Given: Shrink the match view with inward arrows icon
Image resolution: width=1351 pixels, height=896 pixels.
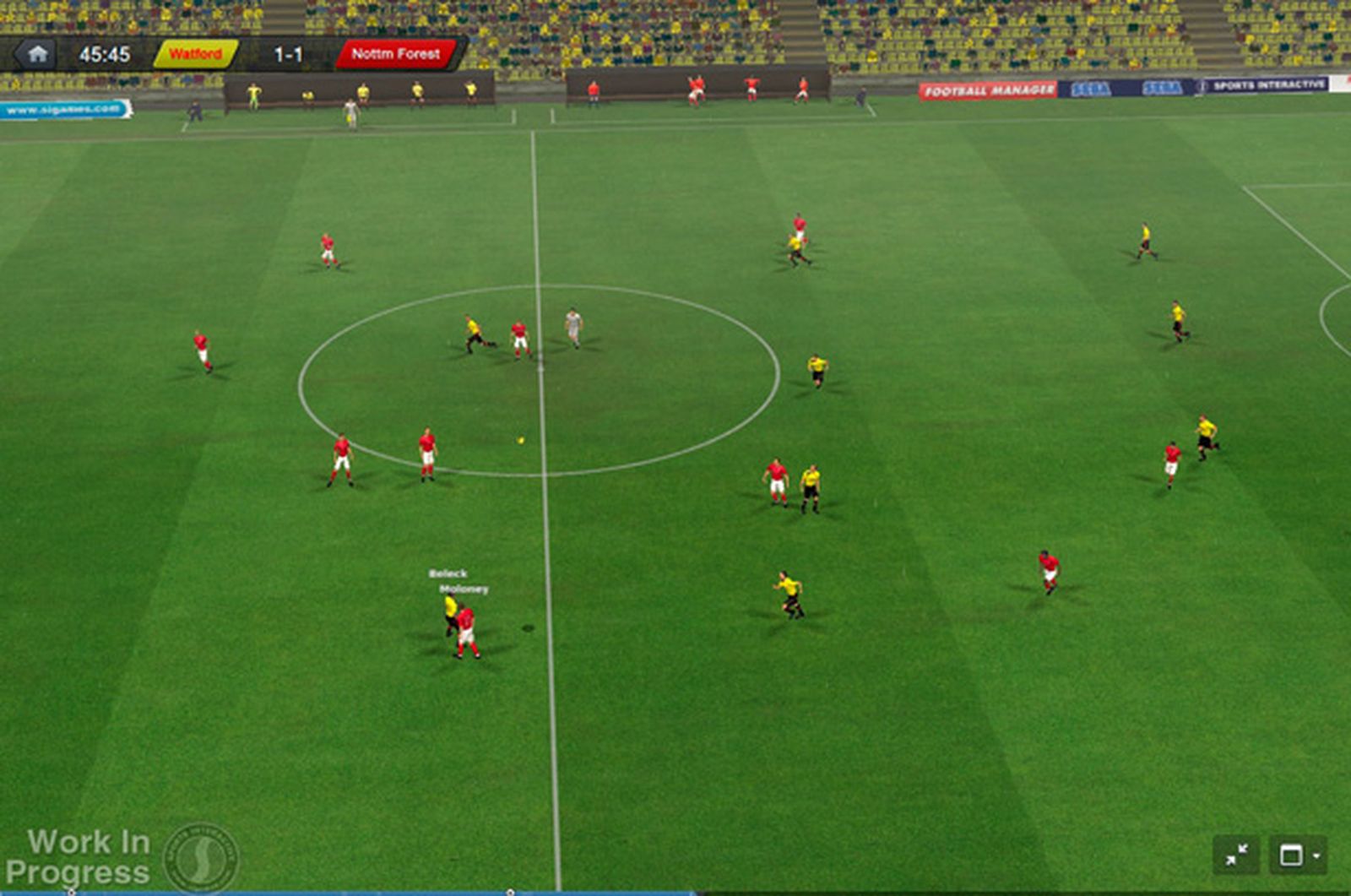Looking at the screenshot, I should pyautogui.click(x=1236, y=855).
